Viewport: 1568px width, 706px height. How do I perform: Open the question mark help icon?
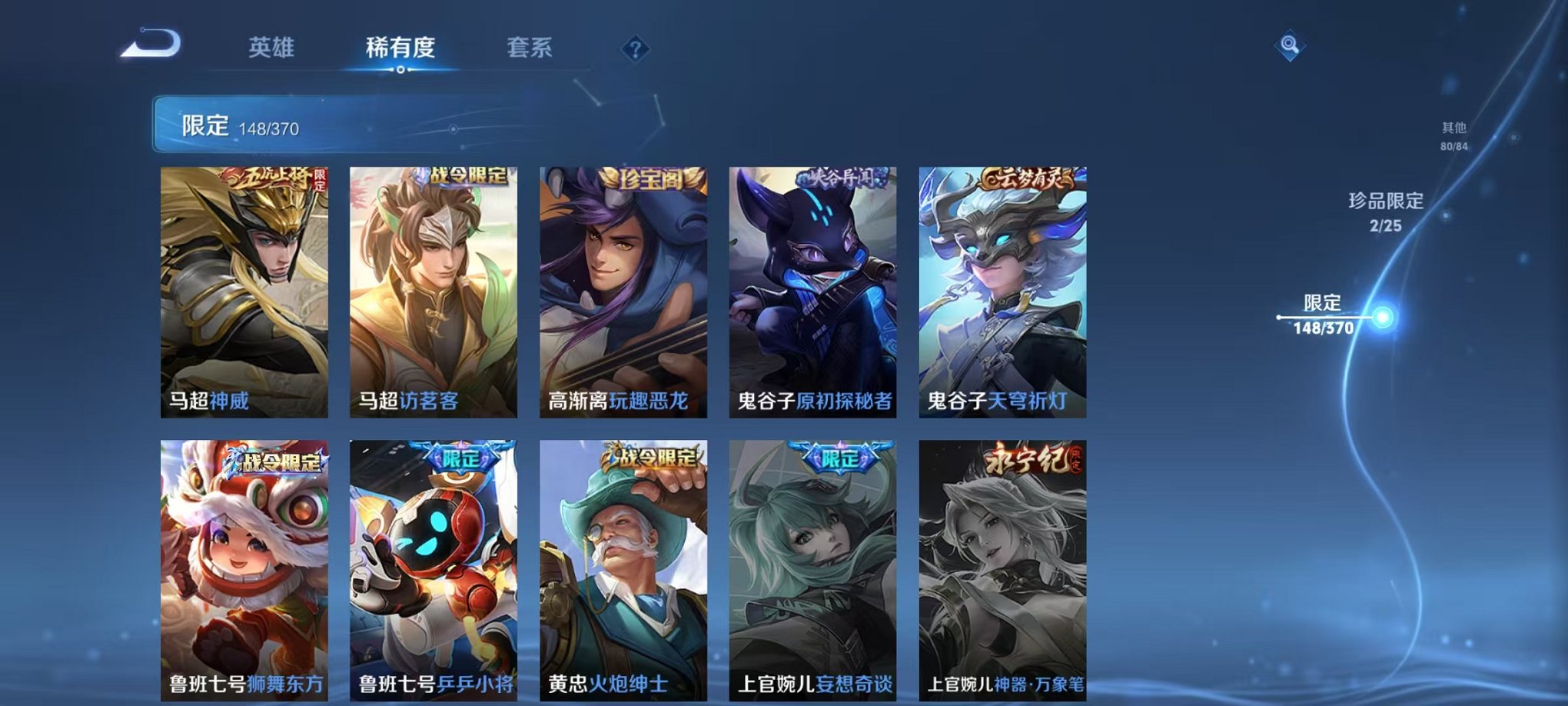click(x=633, y=49)
